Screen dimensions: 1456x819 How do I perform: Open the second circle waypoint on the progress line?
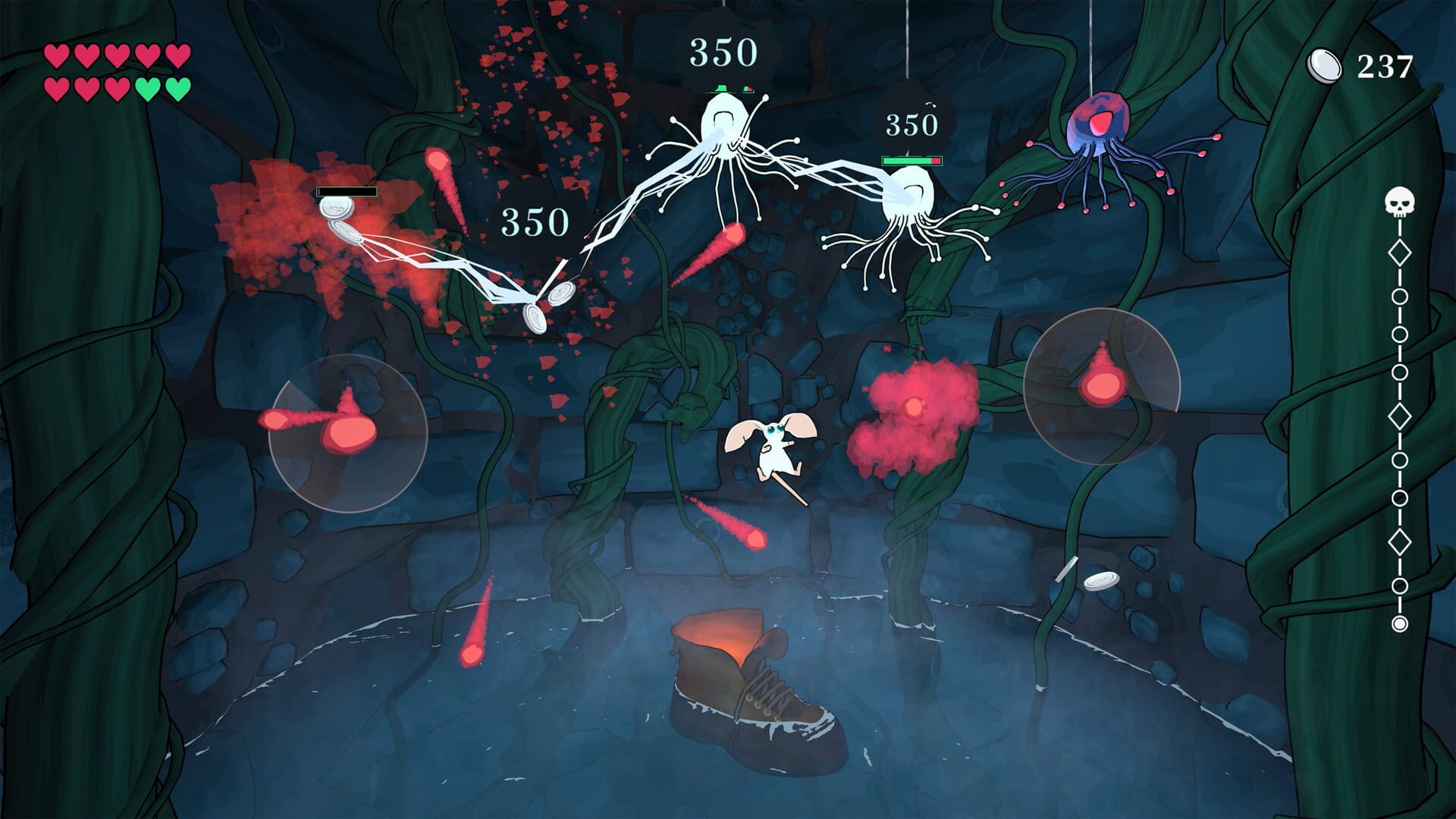tap(1399, 334)
